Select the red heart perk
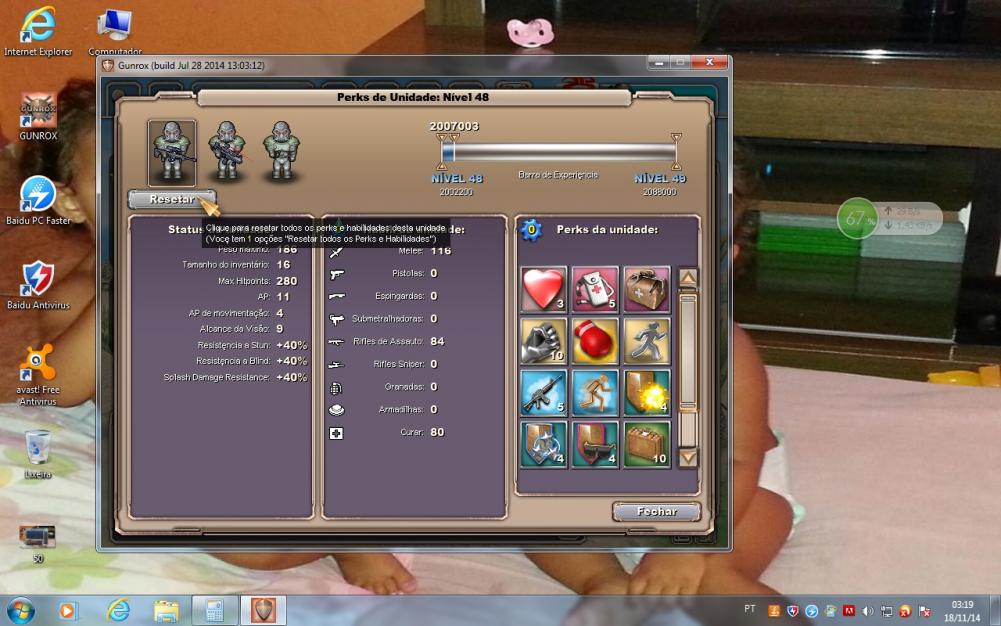 (544, 289)
